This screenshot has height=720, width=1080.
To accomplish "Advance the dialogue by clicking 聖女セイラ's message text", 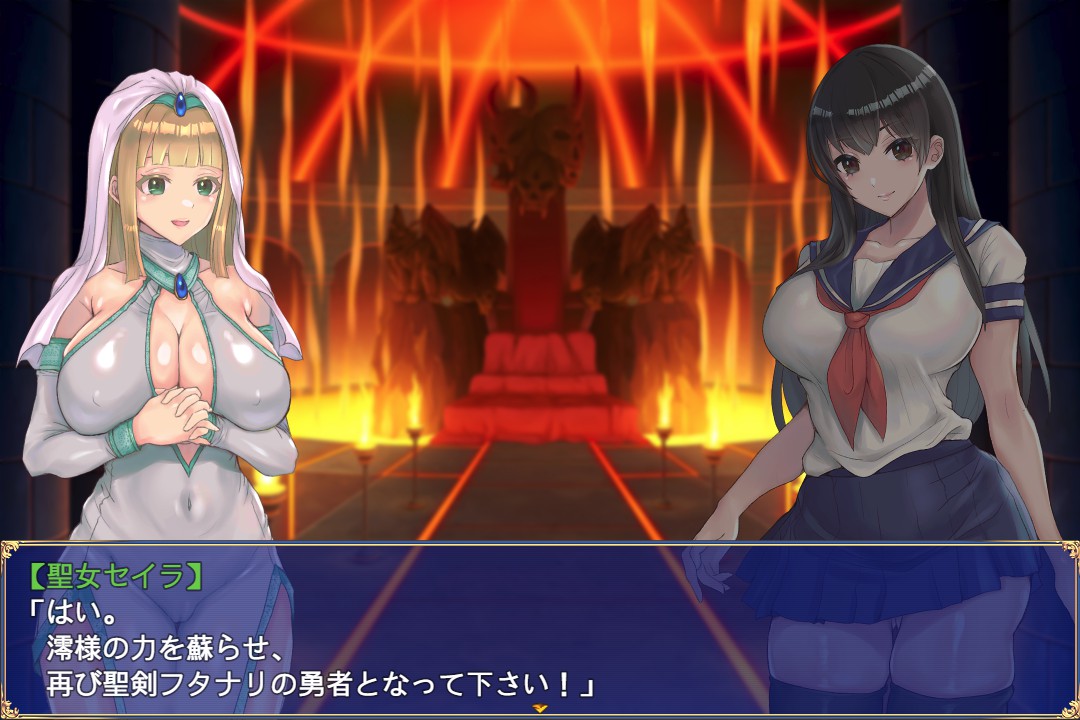I will coord(310,648).
